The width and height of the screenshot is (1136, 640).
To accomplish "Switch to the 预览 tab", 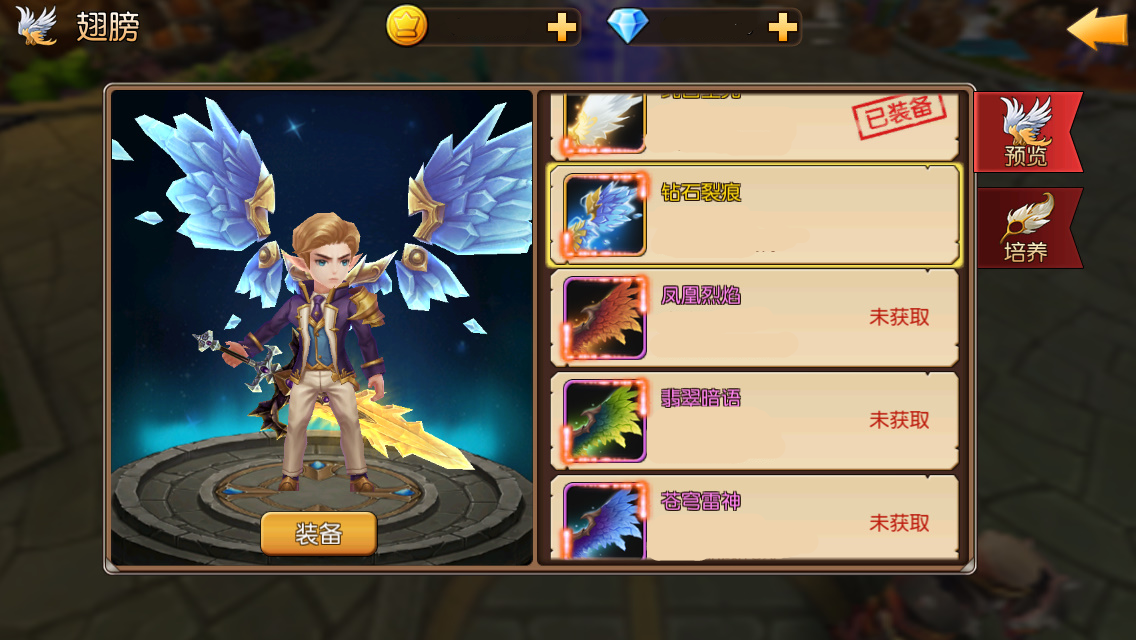I will [x=1026, y=132].
